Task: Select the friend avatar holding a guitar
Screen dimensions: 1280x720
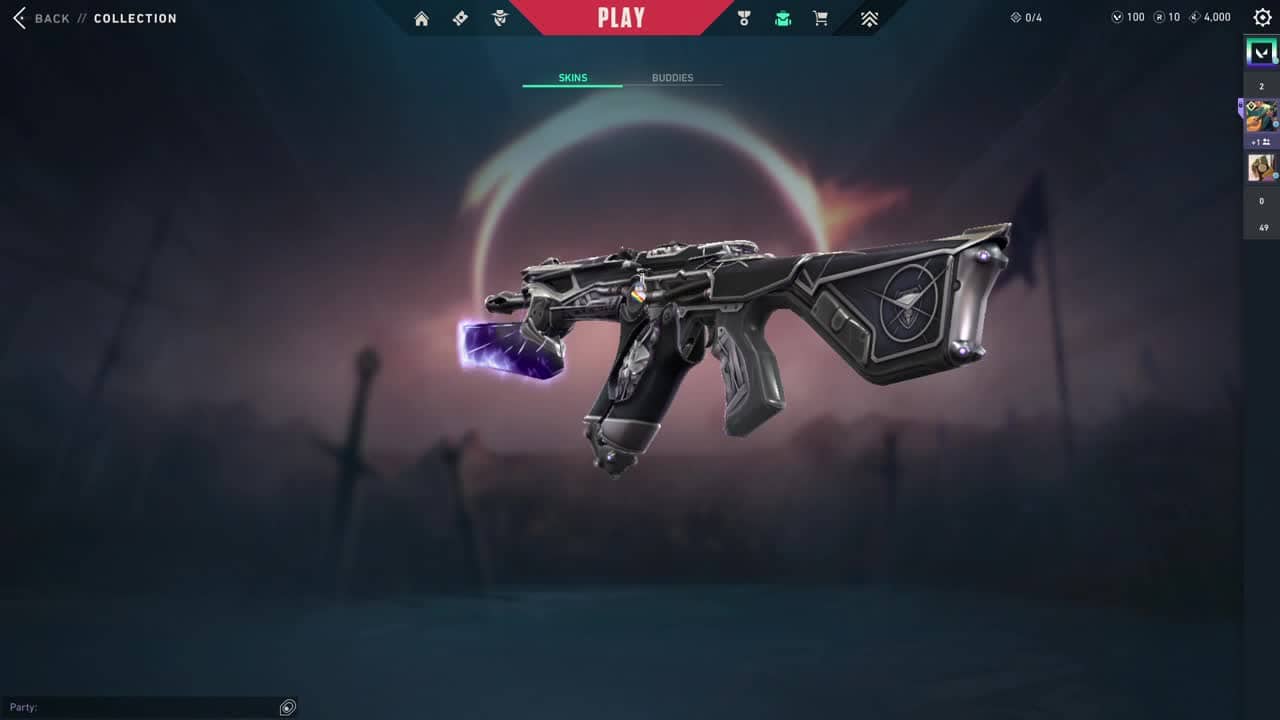Action: click(1261, 116)
